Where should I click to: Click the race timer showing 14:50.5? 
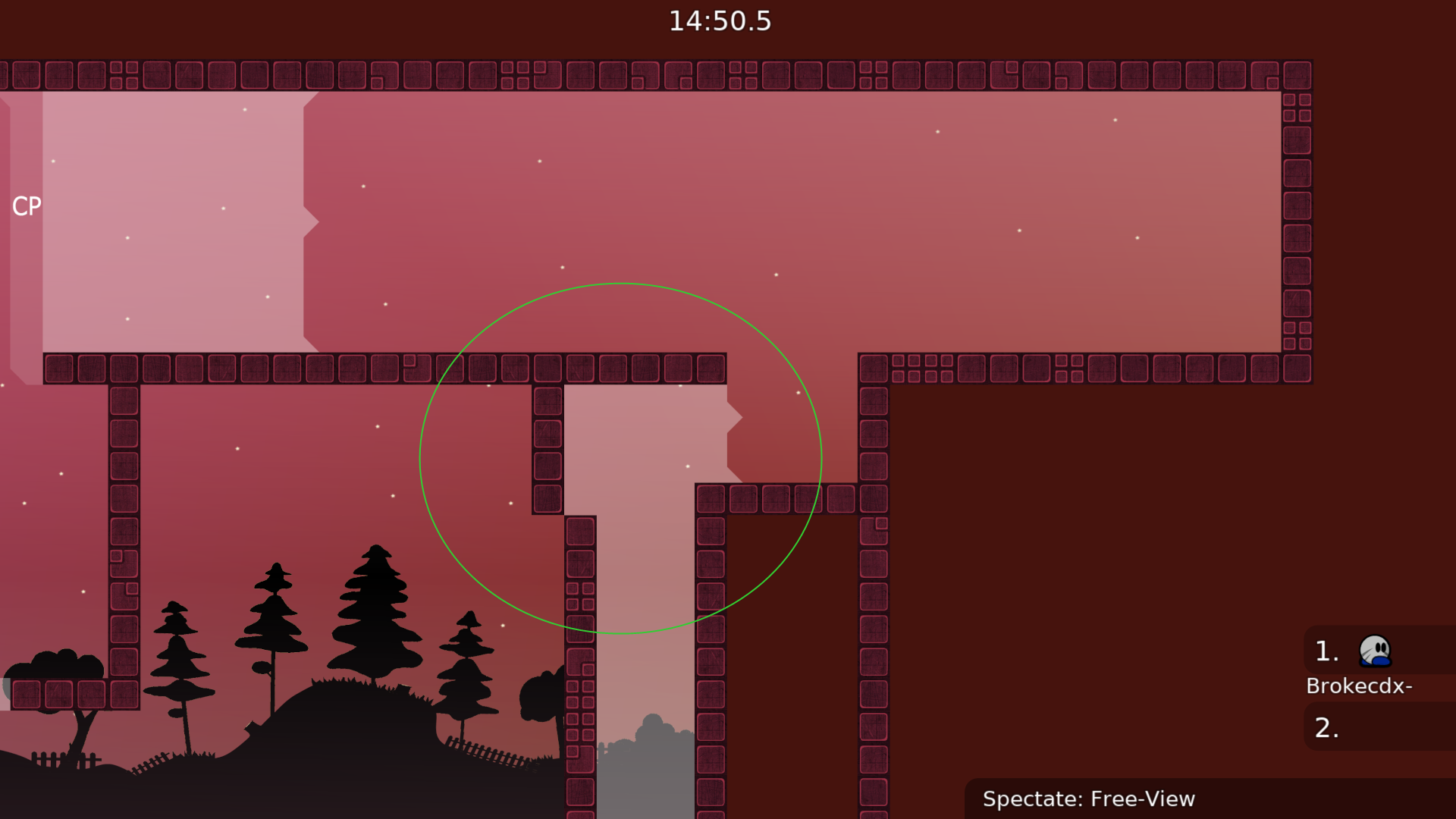point(719,21)
